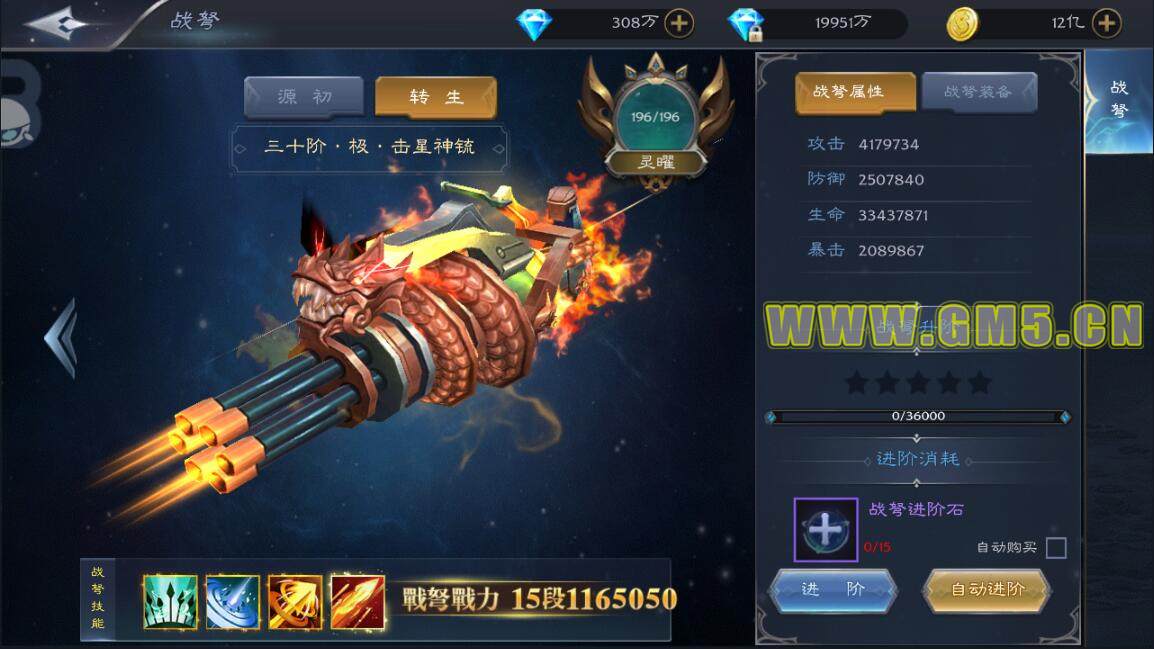Image resolution: width=1154 pixels, height=649 pixels.
Task: Add more gold coins with plus button
Action: (x=1106, y=23)
